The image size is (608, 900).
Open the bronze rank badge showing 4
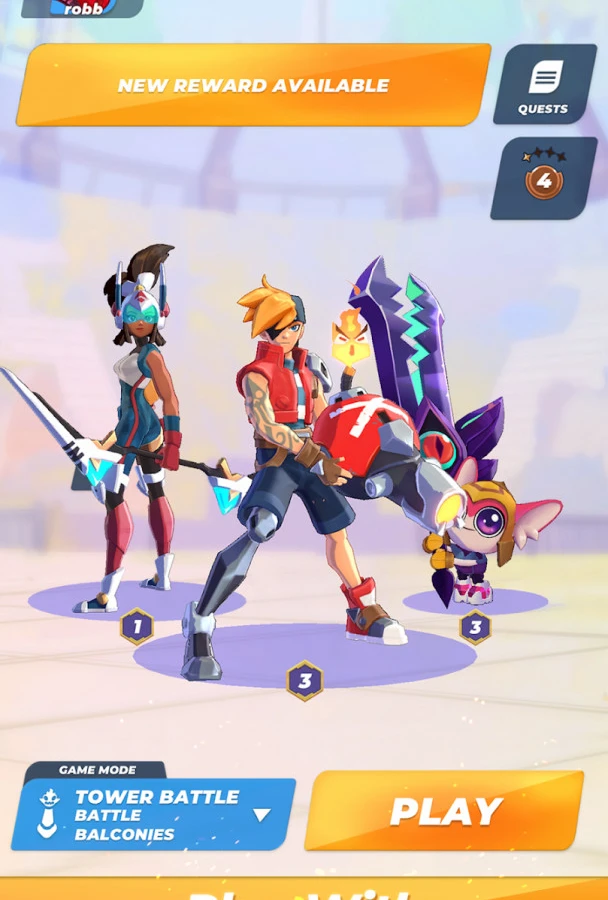[x=543, y=179]
